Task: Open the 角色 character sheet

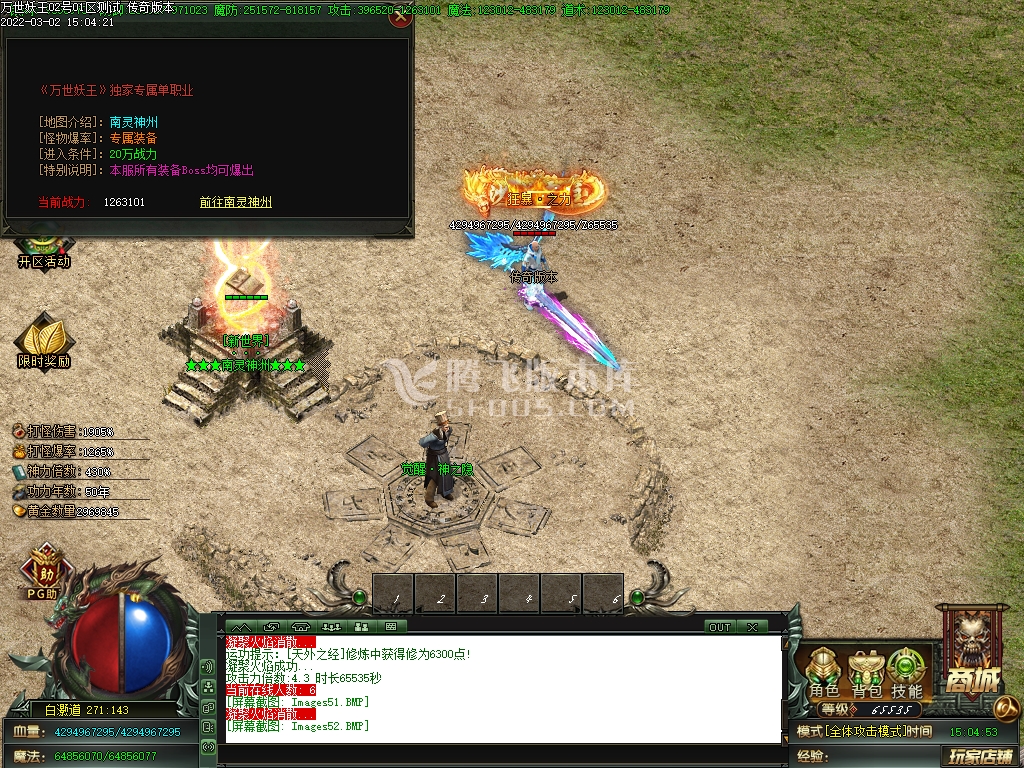Action: 824,672
